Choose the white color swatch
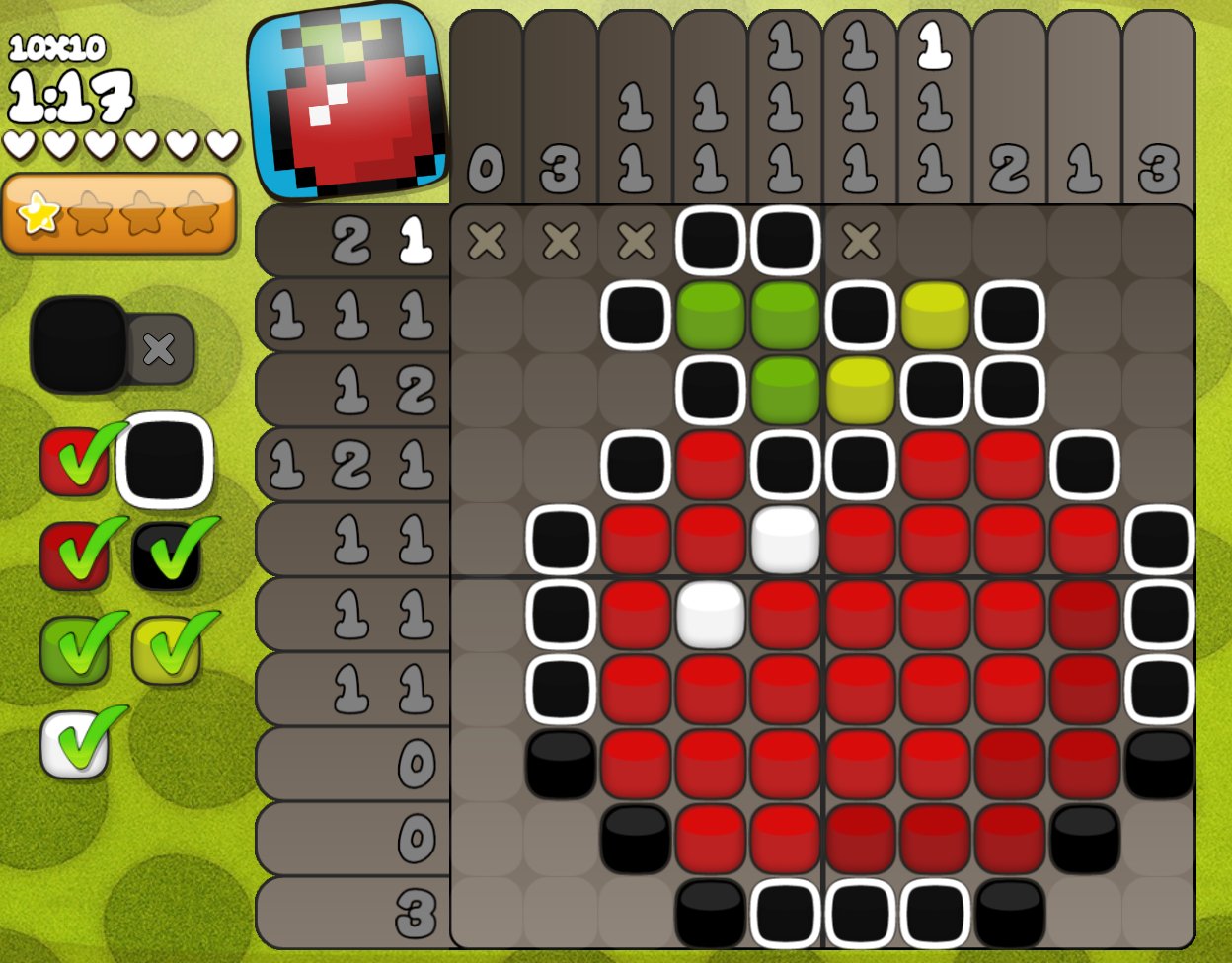This screenshot has height=963, width=1232. click(x=74, y=744)
